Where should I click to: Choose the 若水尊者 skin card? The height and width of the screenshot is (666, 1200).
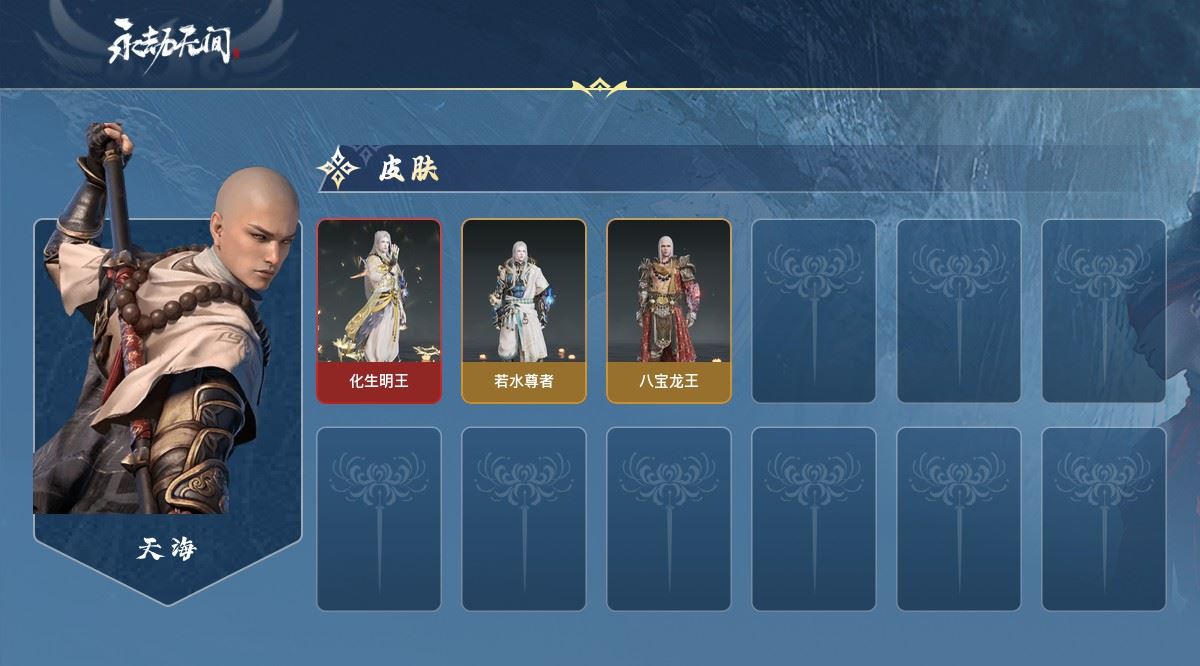523,311
